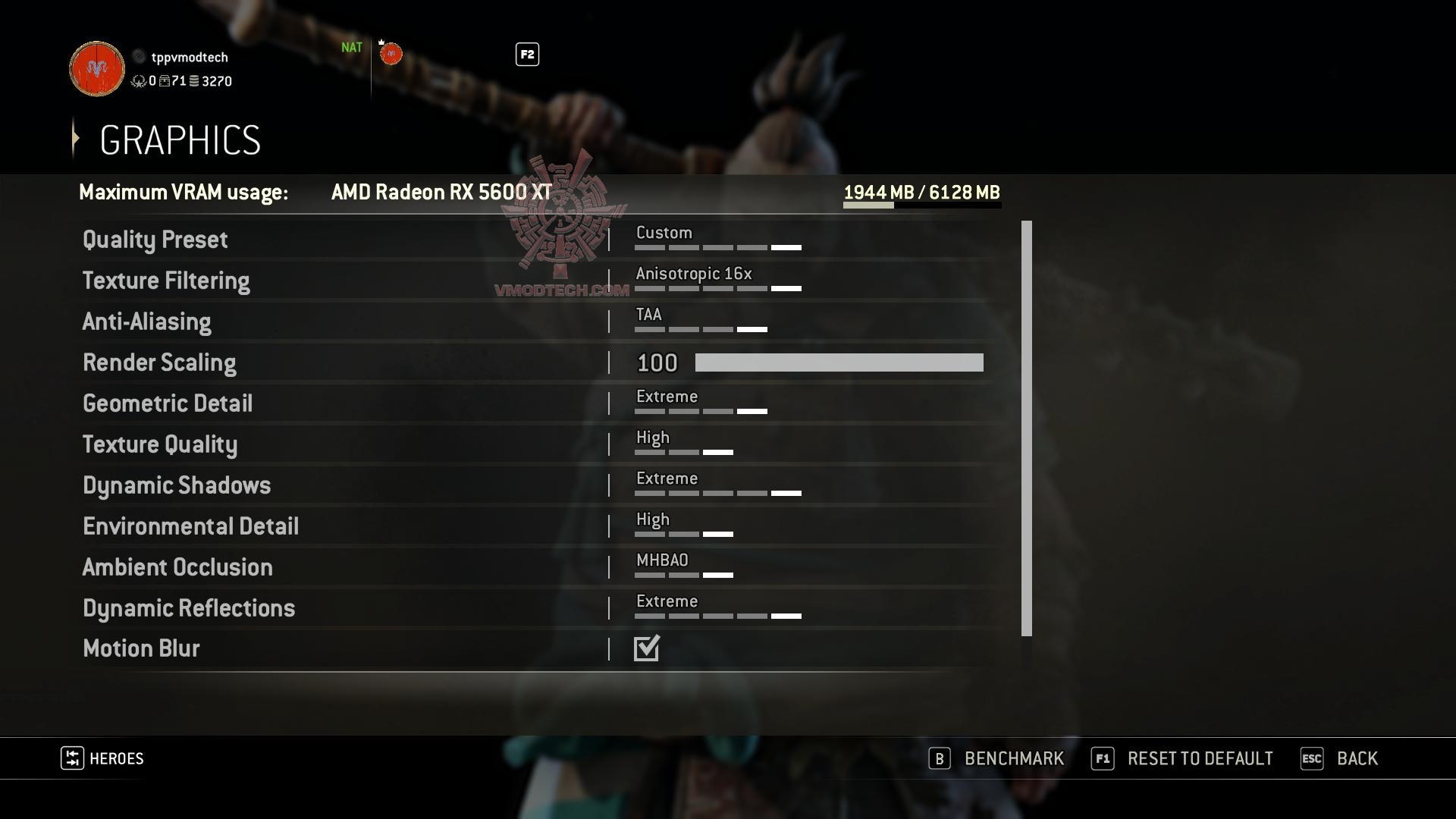Image resolution: width=1456 pixels, height=819 pixels.
Task: Select the Dynamic Shadows option
Action: (x=177, y=485)
